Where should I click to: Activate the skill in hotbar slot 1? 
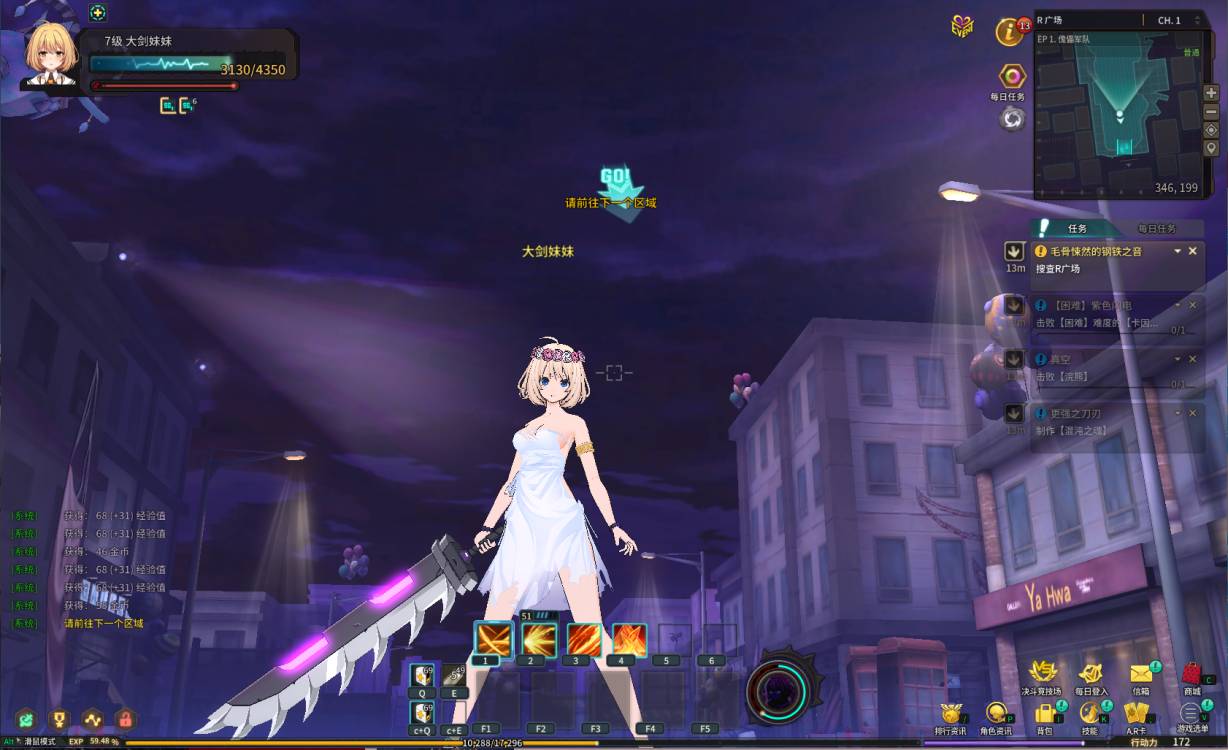[x=494, y=640]
